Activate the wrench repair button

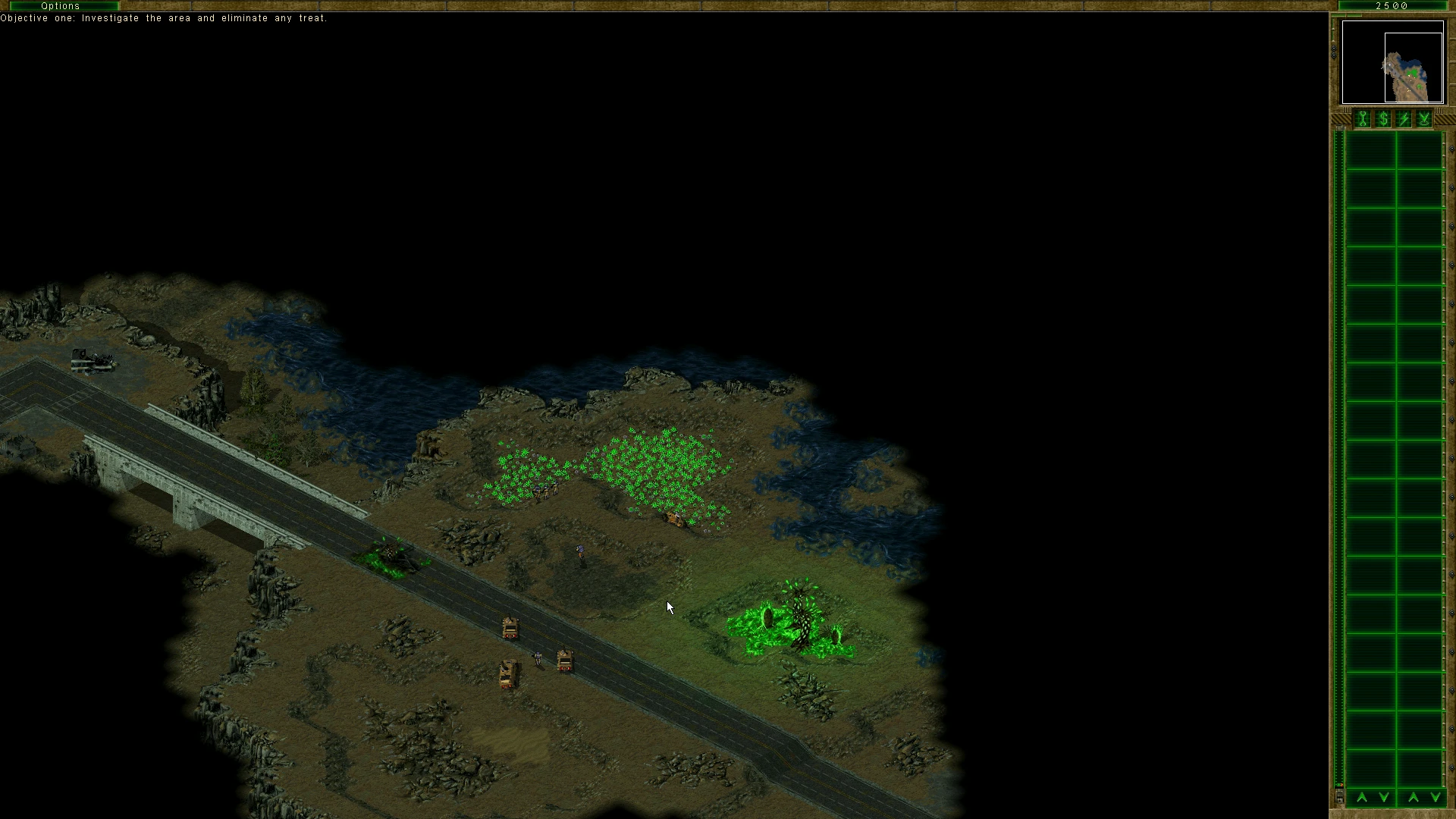tap(1363, 119)
